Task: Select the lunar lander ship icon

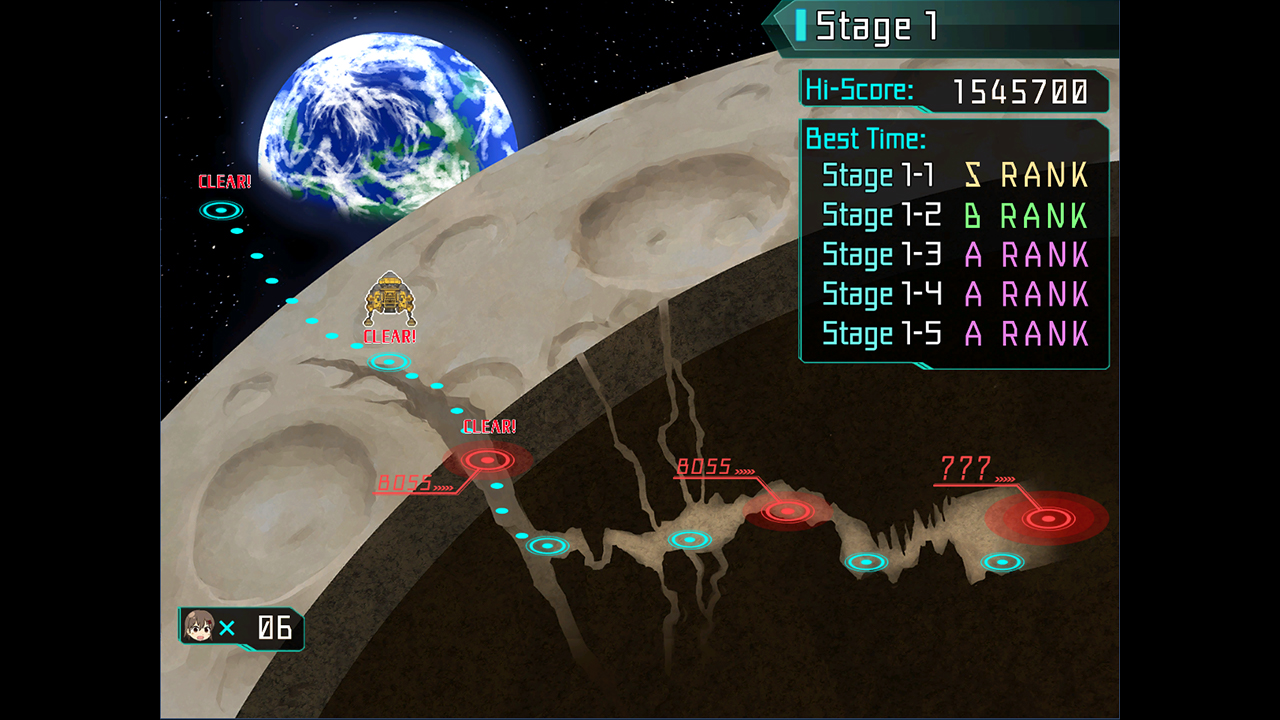Action: pyautogui.click(x=388, y=296)
